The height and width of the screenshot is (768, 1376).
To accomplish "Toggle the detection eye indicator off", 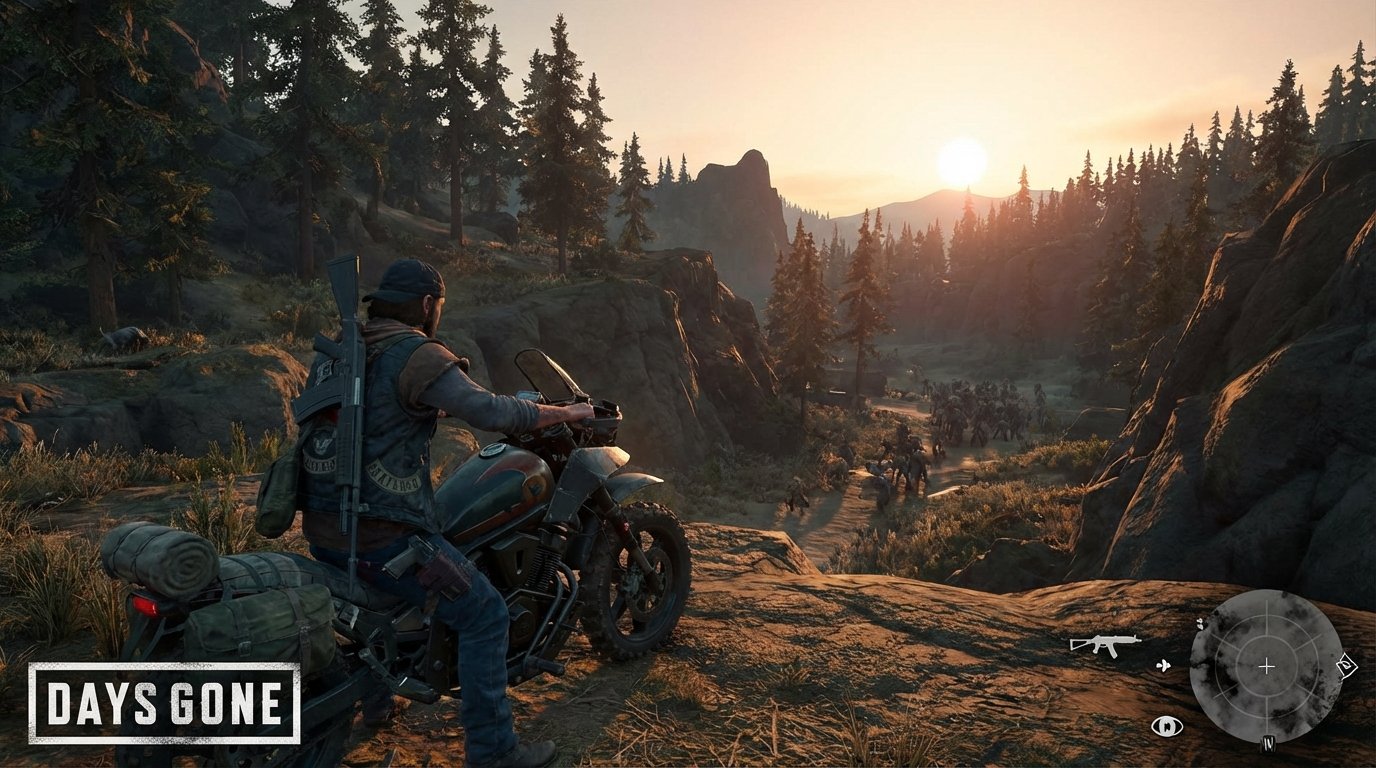I will tap(1167, 726).
